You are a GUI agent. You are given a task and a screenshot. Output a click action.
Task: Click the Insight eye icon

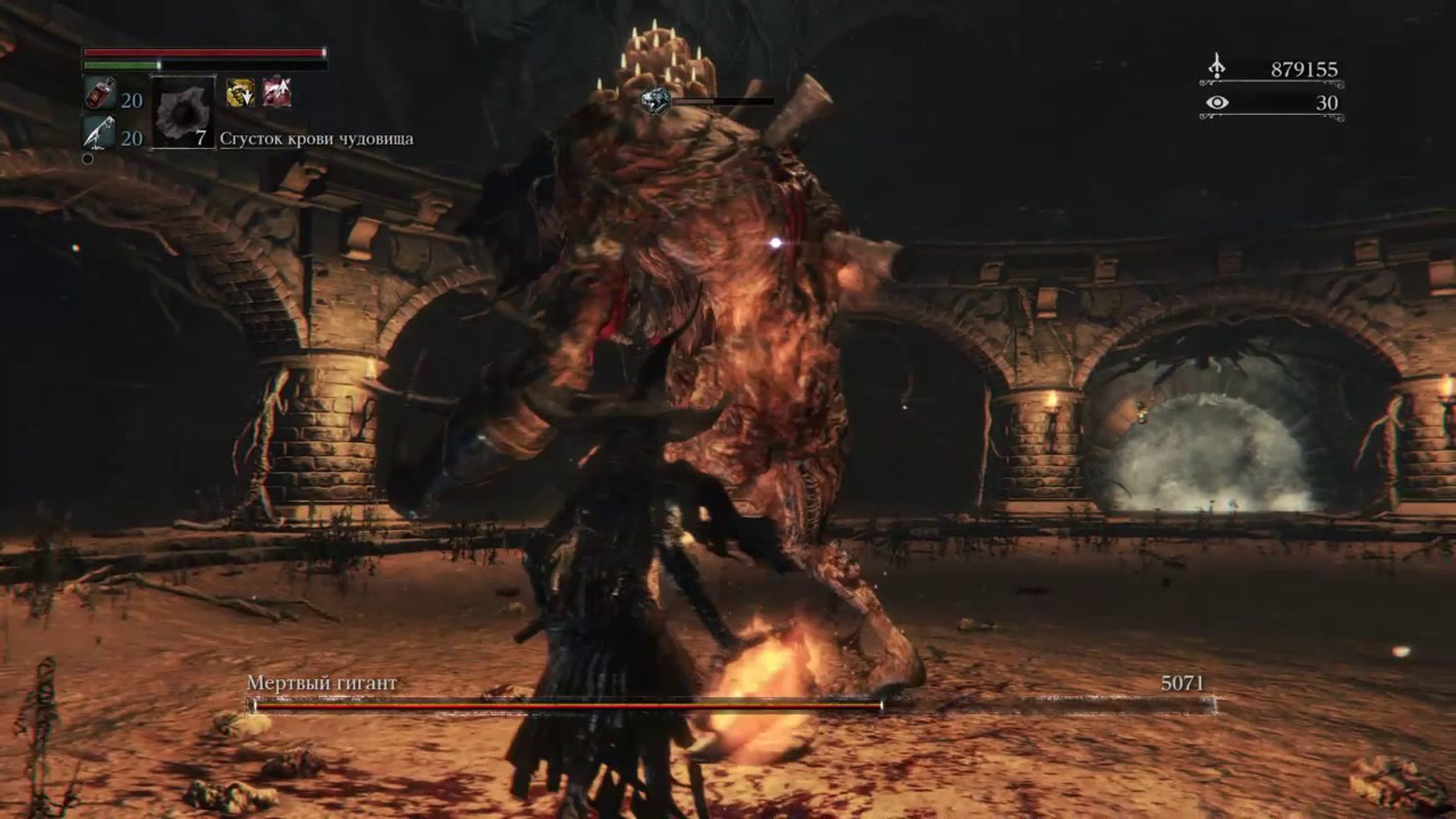[x=1217, y=102]
